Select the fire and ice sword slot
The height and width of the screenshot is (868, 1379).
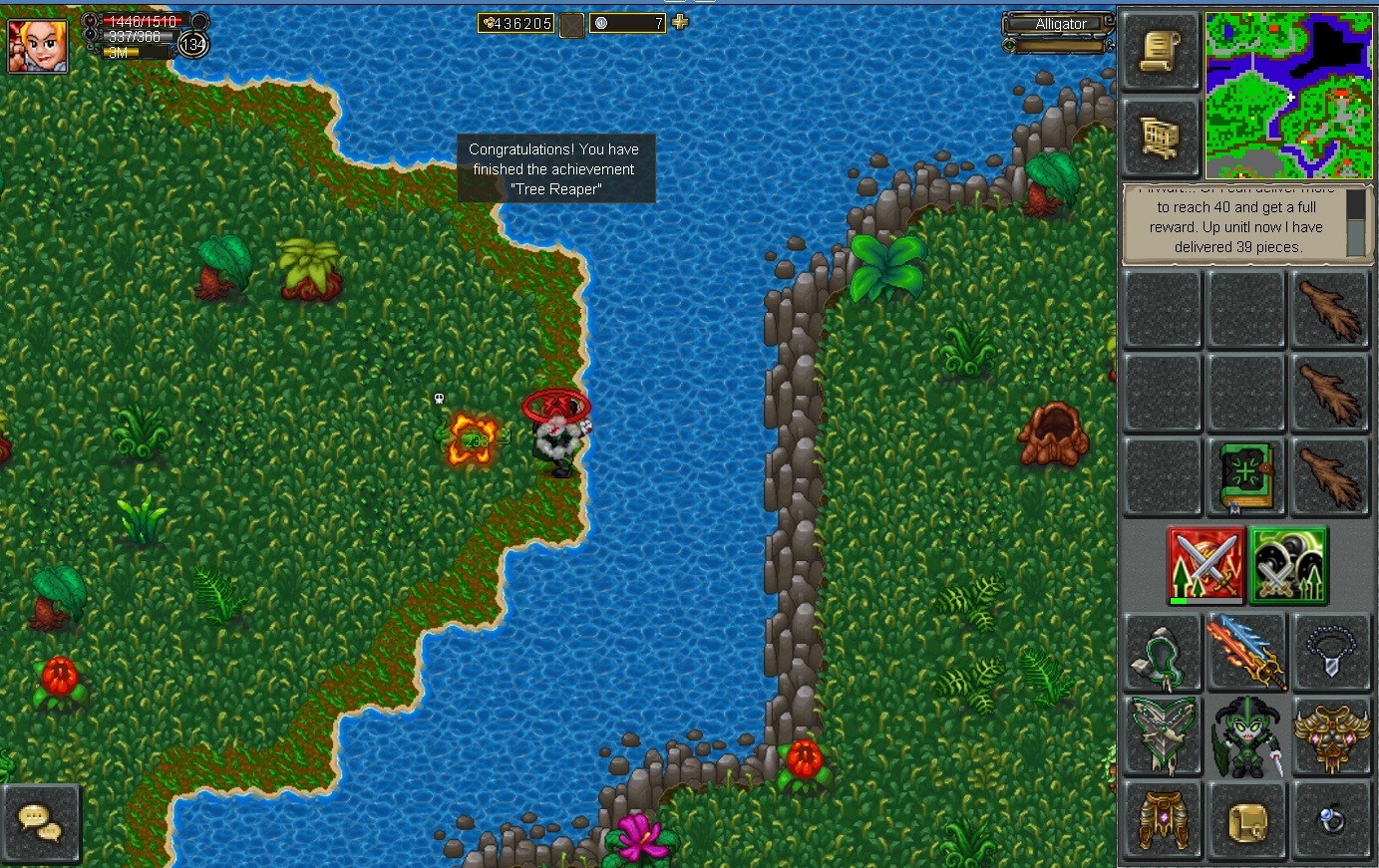pos(1246,652)
